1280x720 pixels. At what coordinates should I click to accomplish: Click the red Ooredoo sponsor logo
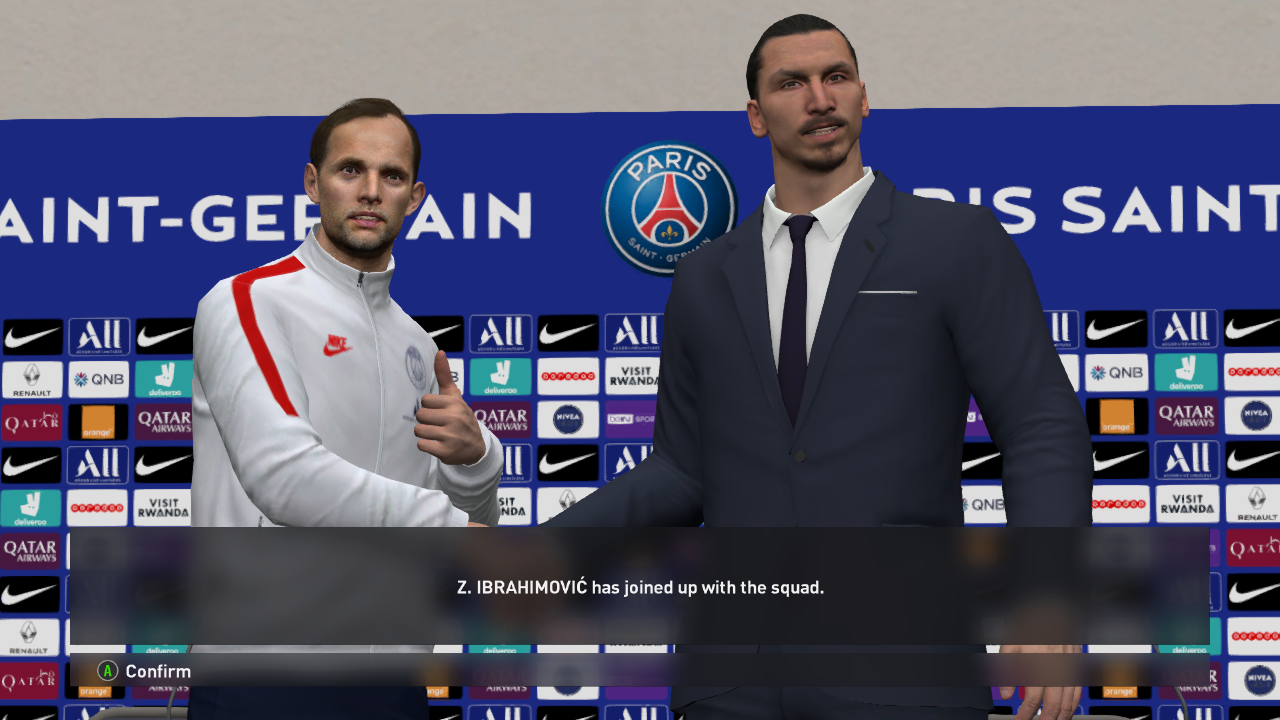click(x=570, y=378)
